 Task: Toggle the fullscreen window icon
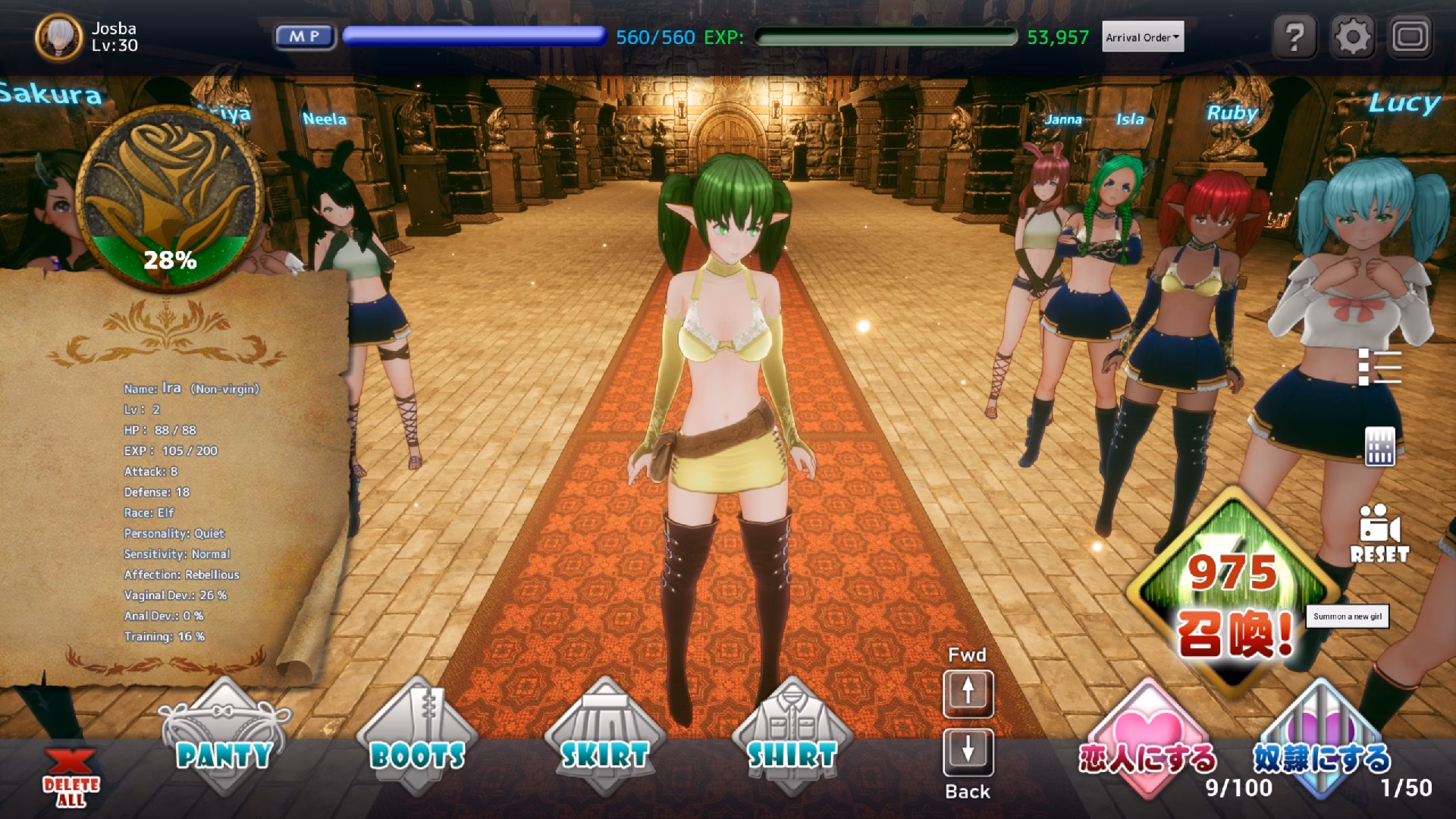(x=1410, y=36)
